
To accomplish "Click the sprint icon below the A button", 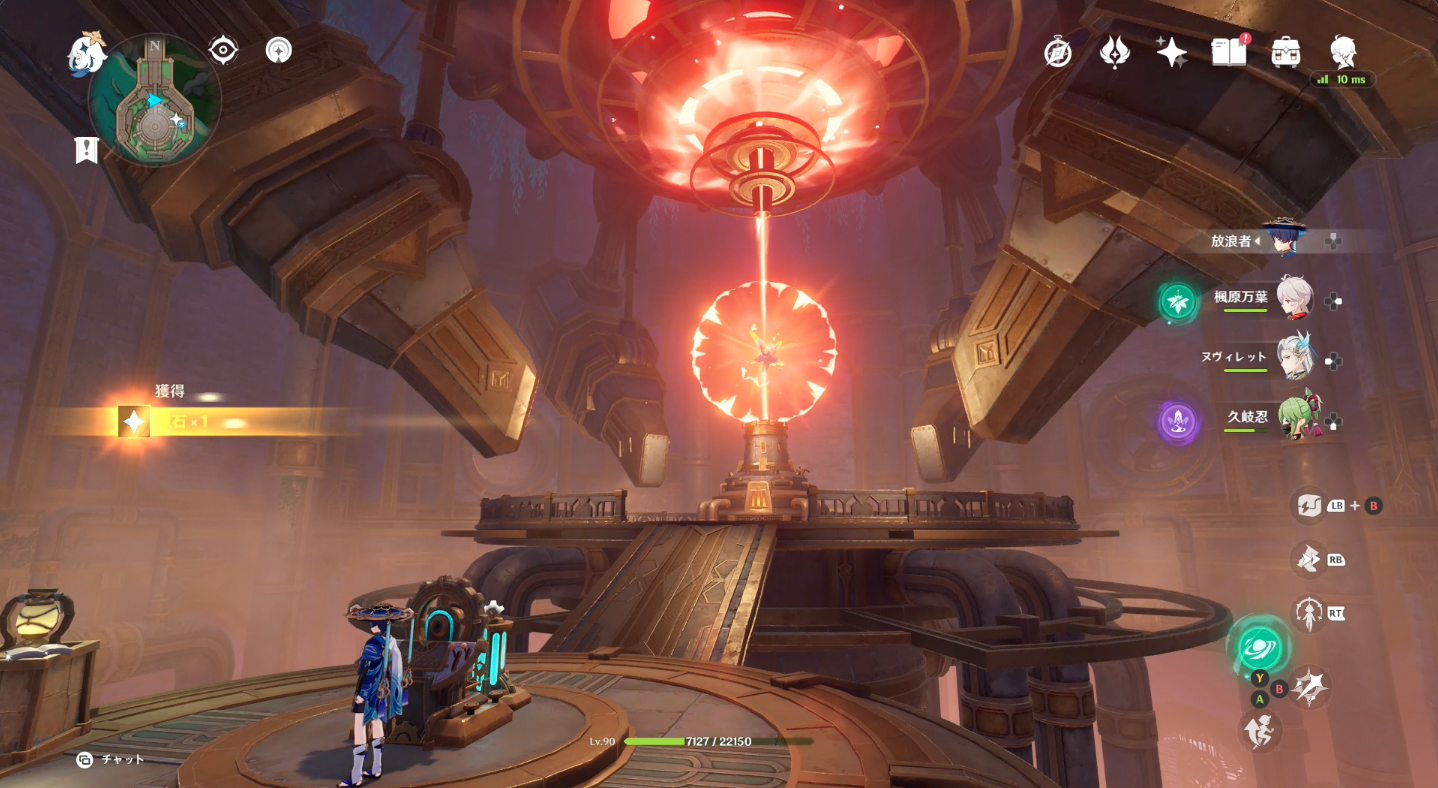I will click(x=1260, y=731).
